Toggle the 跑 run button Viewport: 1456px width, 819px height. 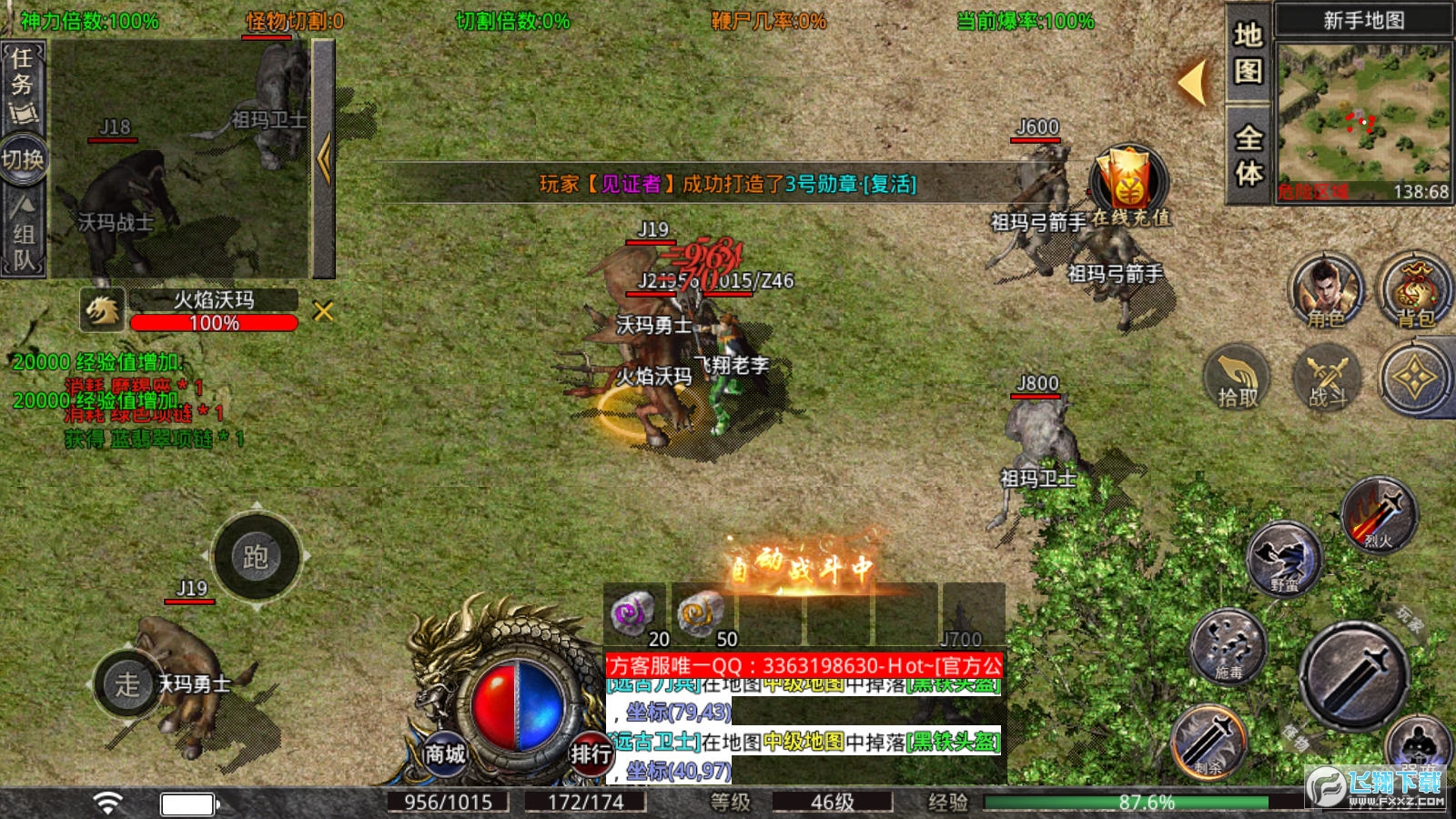[256, 556]
